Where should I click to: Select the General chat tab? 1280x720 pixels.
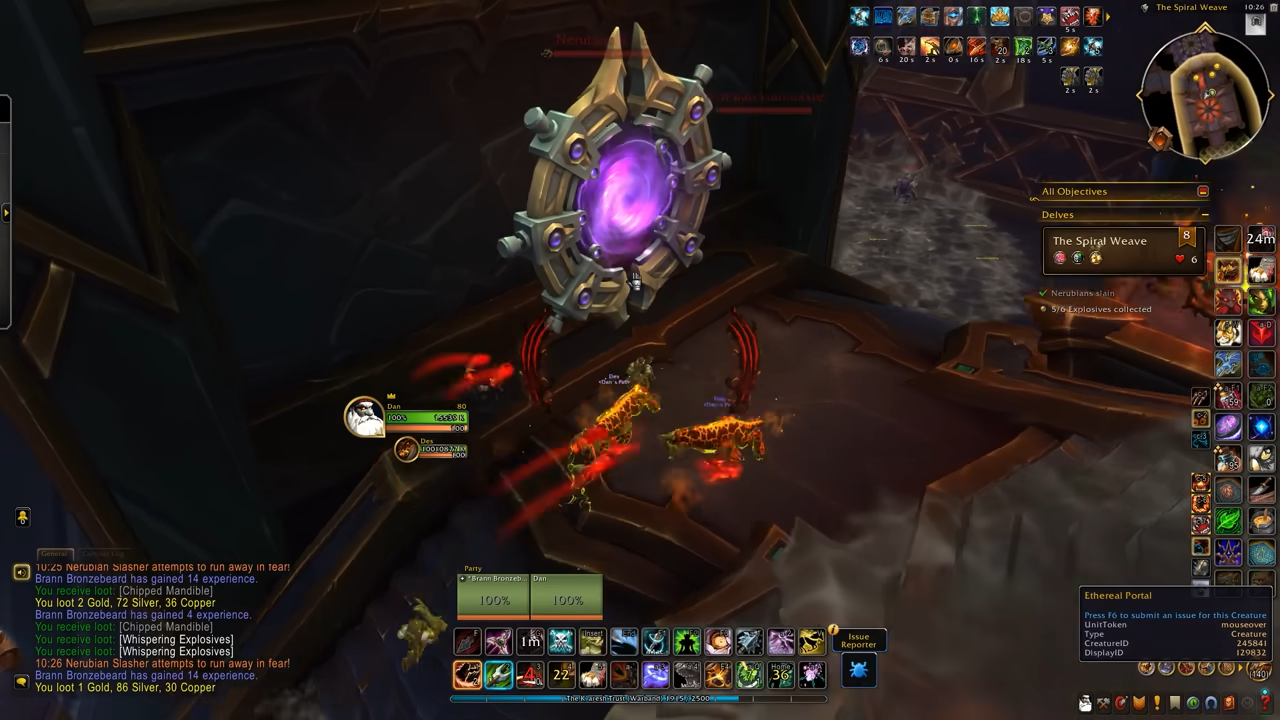click(x=55, y=553)
